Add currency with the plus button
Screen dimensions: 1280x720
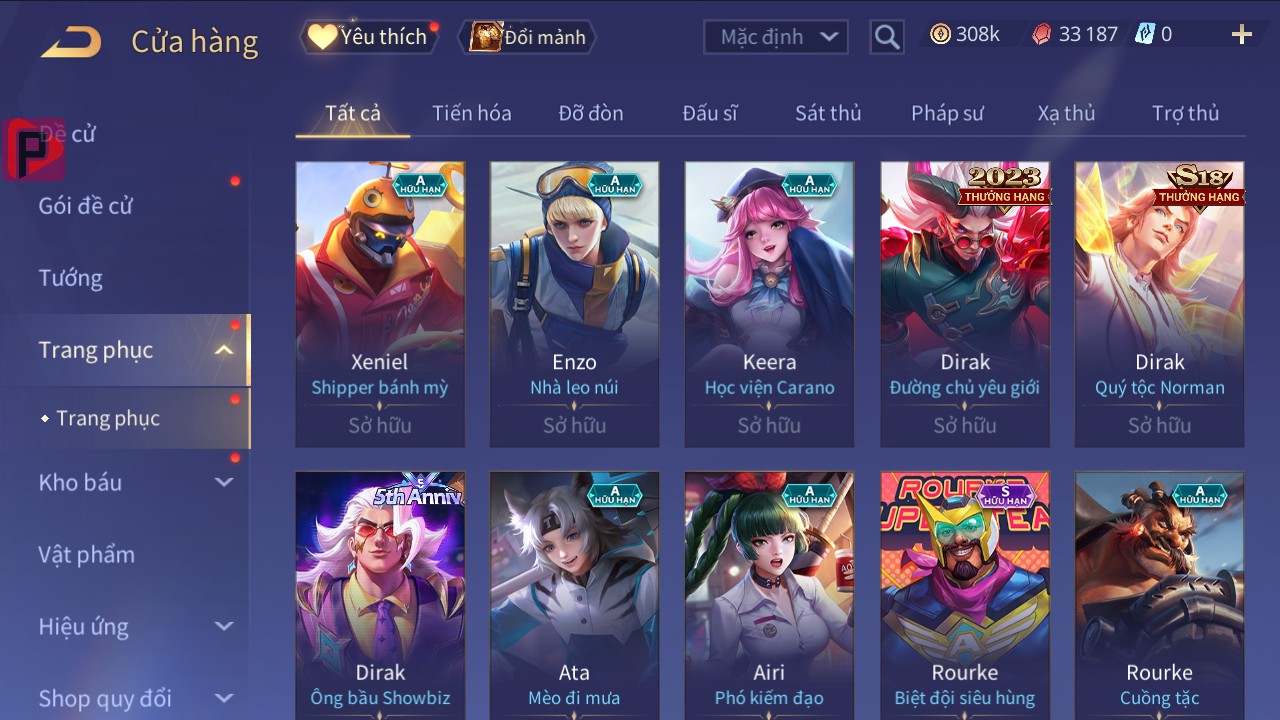1241,35
